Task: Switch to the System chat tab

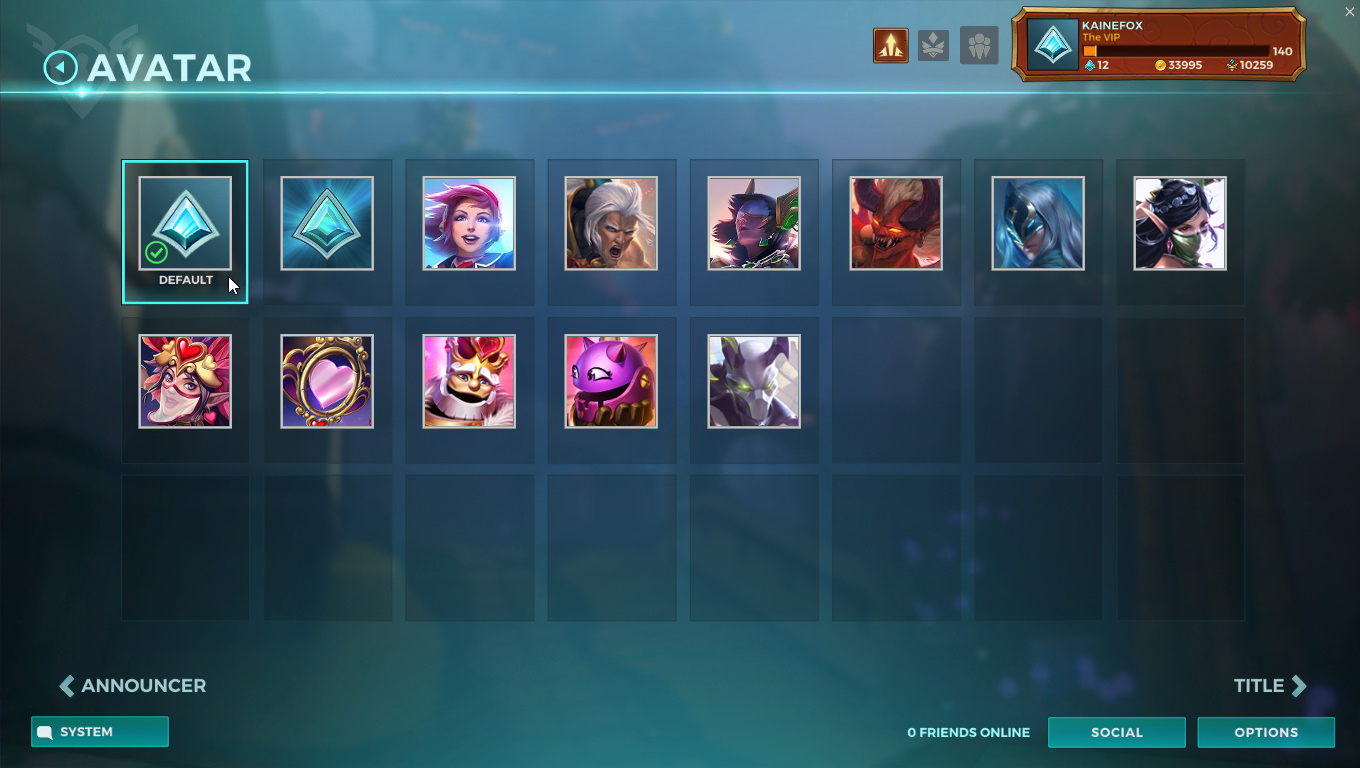Action: (99, 732)
